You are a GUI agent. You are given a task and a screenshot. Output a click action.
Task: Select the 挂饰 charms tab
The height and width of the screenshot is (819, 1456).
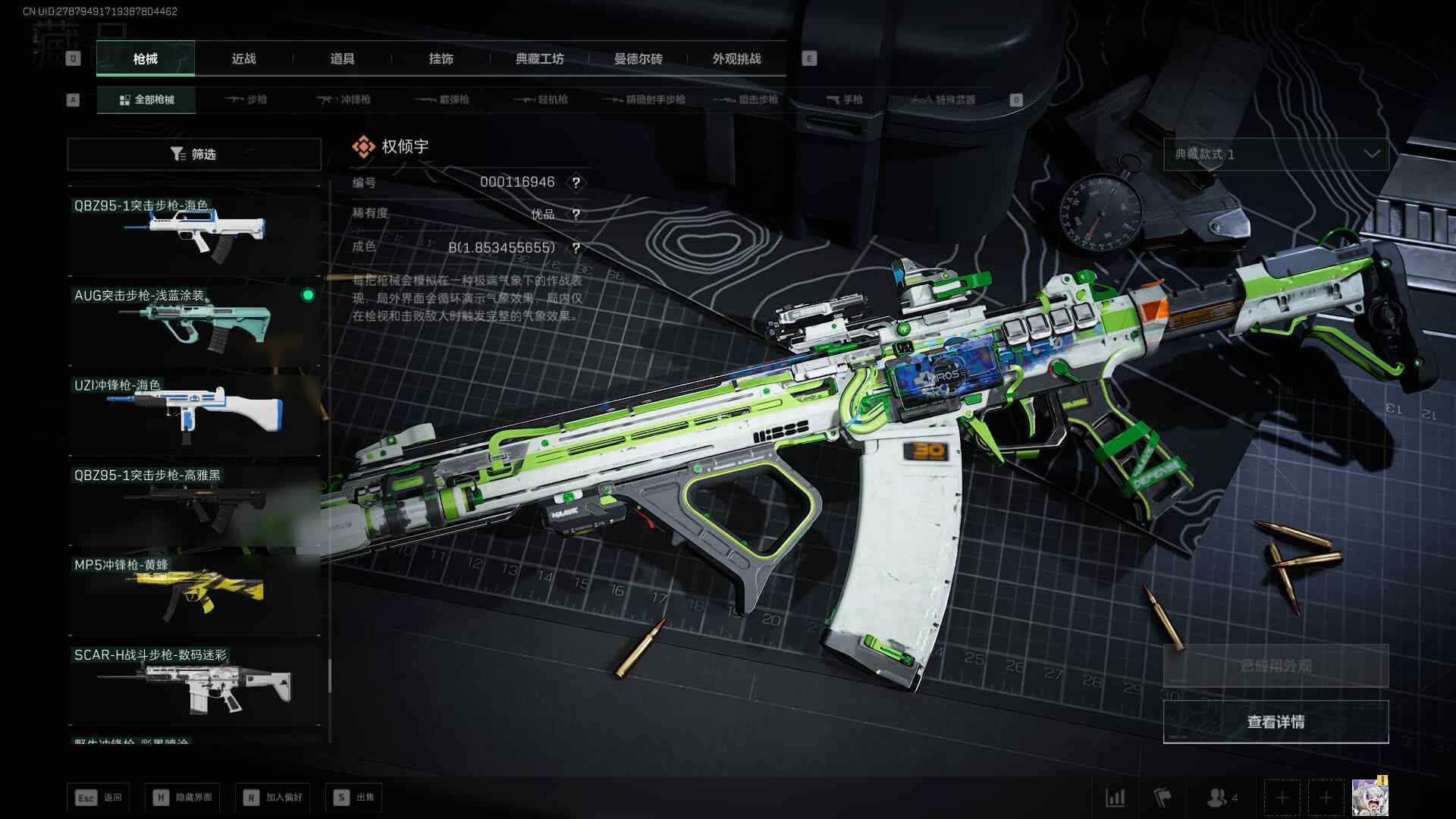coord(441,58)
